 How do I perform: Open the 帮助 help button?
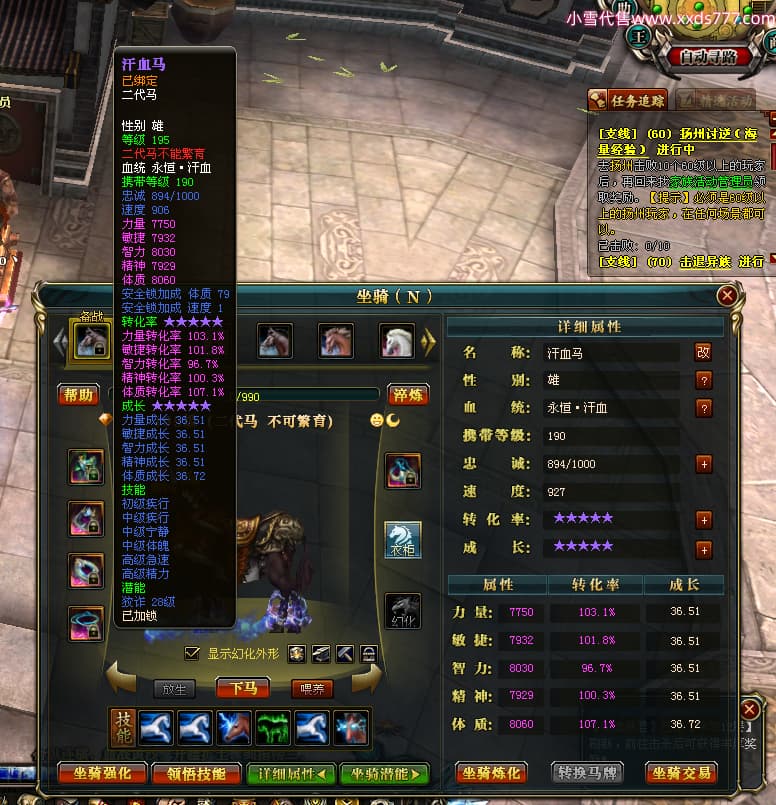click(78, 394)
